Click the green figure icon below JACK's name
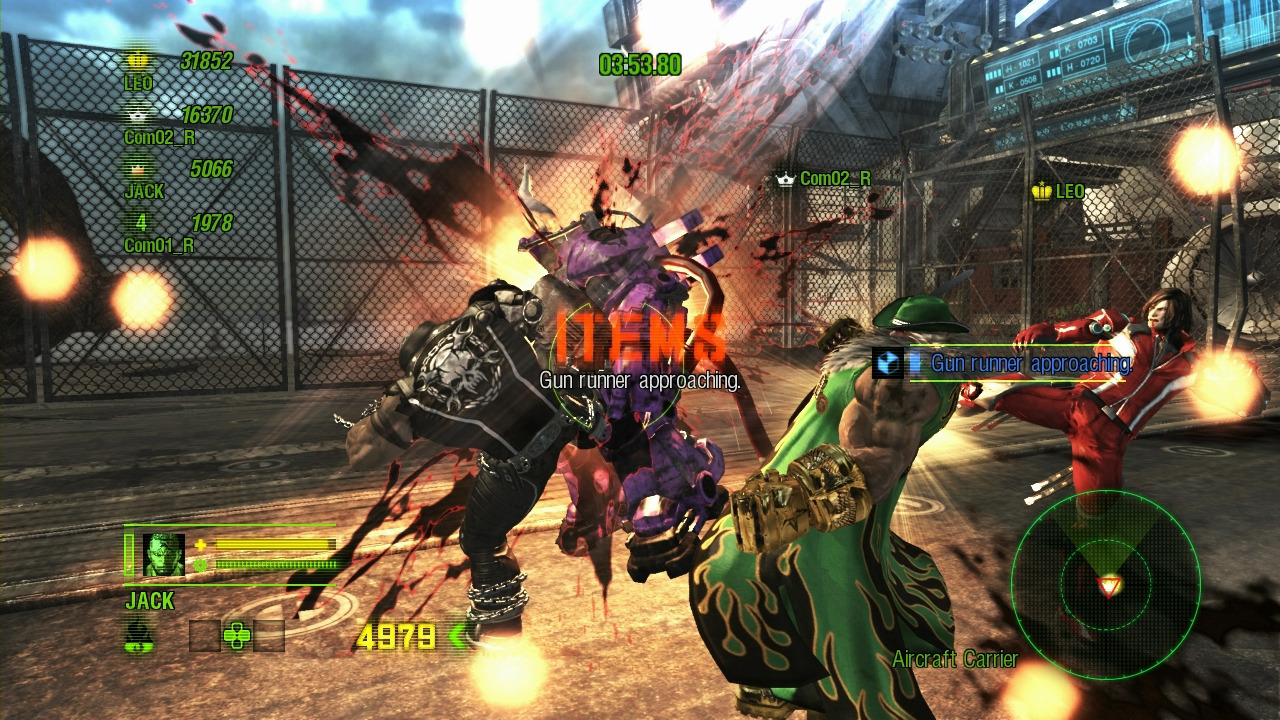 pyautogui.click(x=138, y=636)
